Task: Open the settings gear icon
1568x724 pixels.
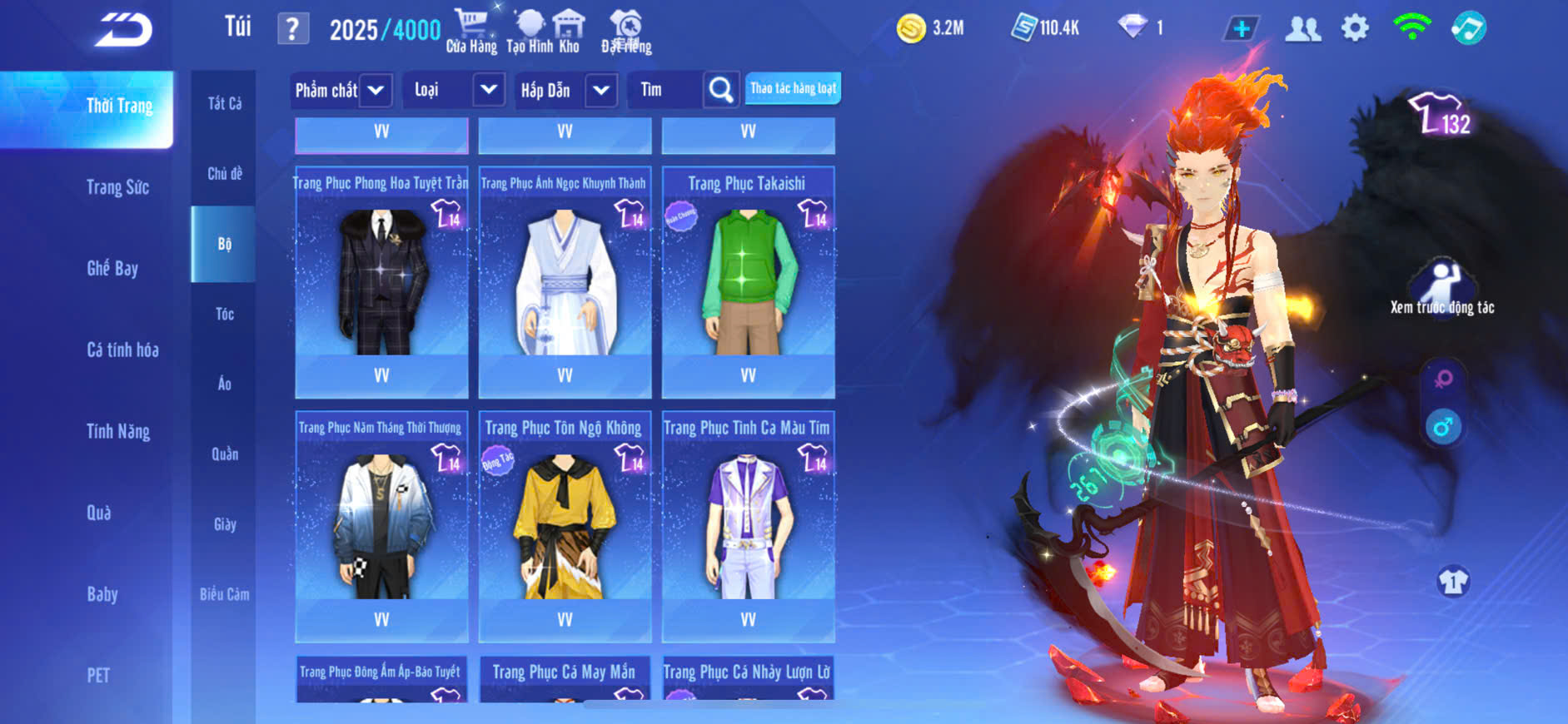Action: pyautogui.click(x=1355, y=29)
